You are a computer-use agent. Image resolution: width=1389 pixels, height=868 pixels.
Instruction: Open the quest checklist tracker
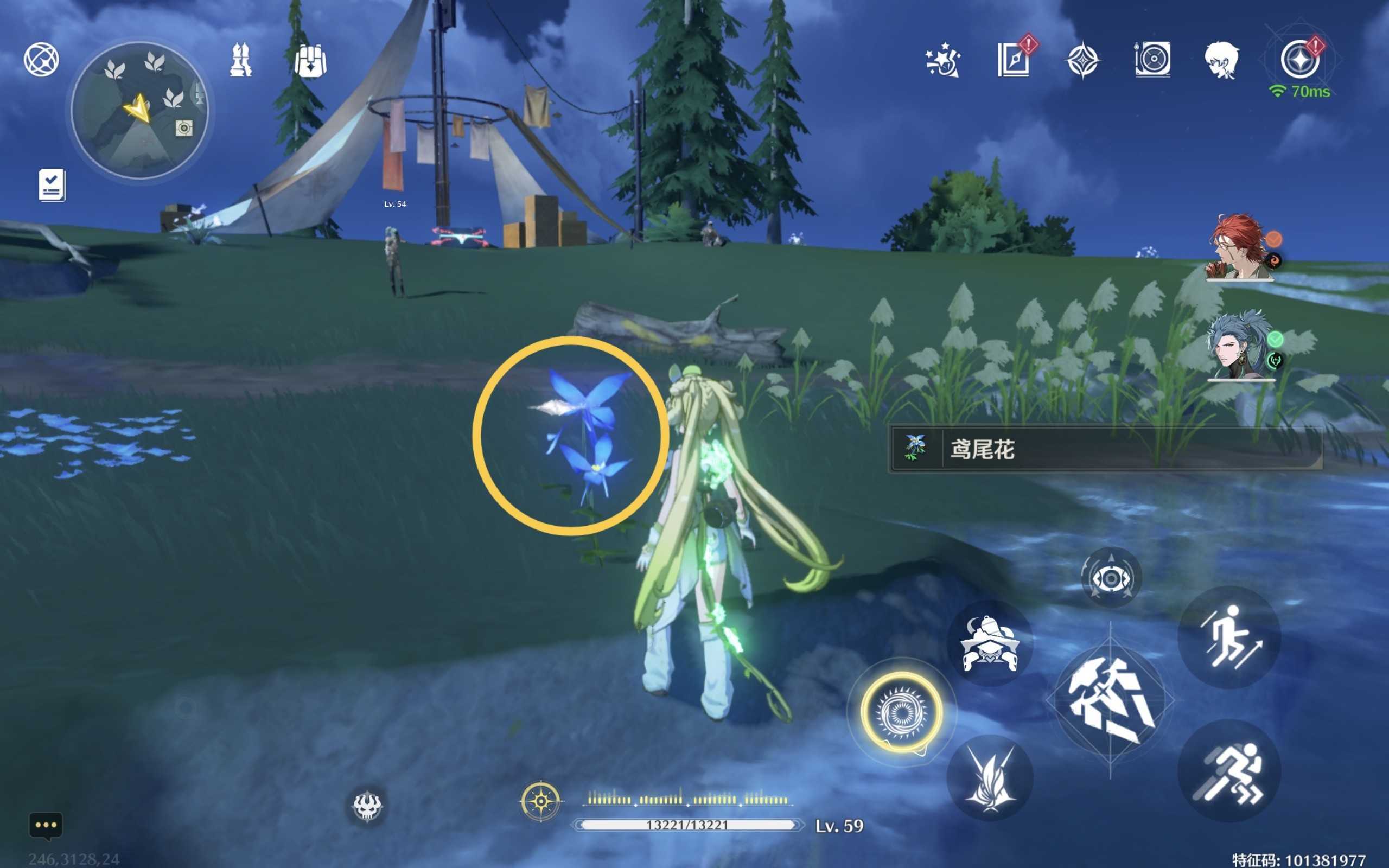pyautogui.click(x=52, y=185)
